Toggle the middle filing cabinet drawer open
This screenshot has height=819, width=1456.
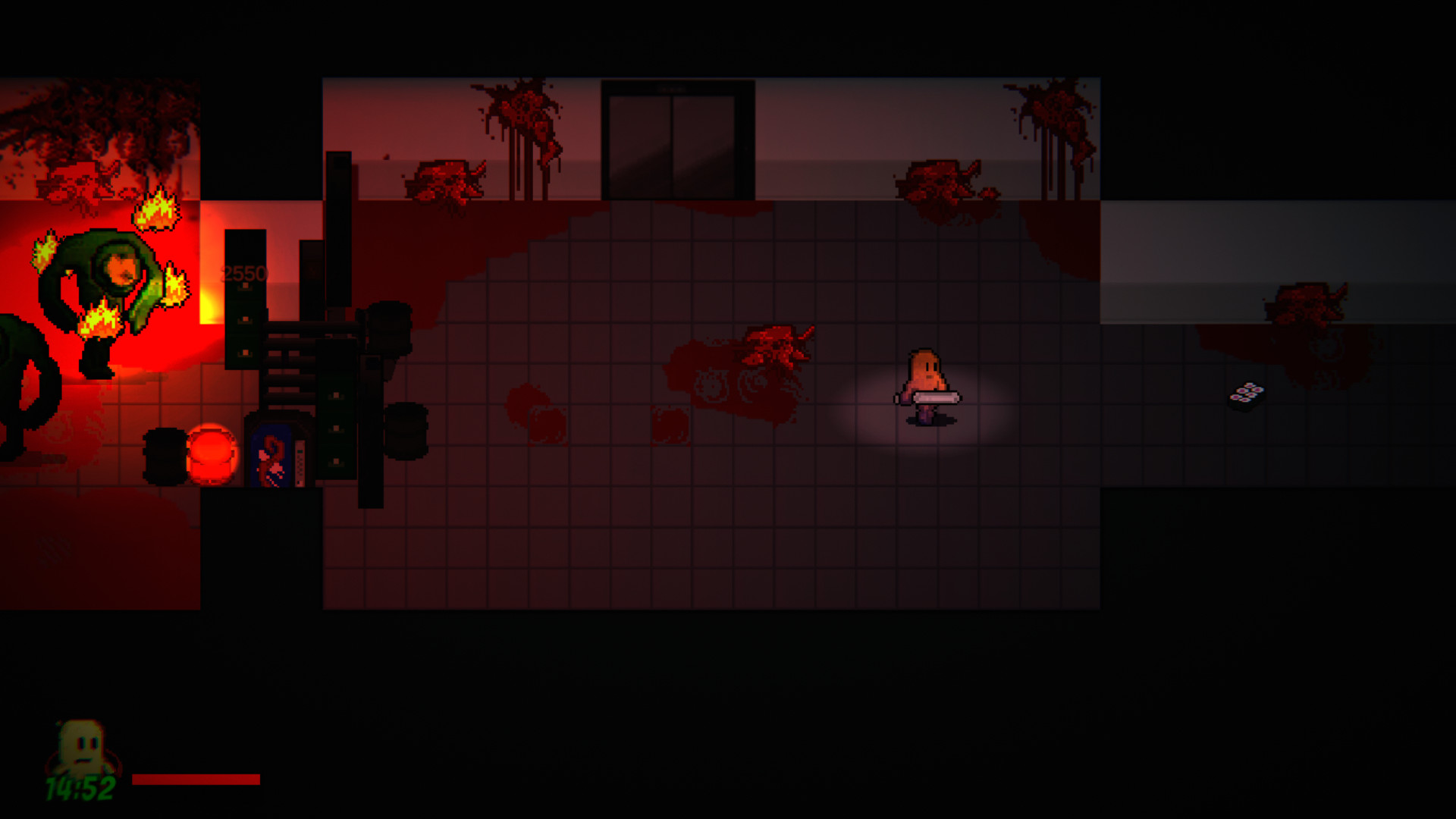[334, 430]
